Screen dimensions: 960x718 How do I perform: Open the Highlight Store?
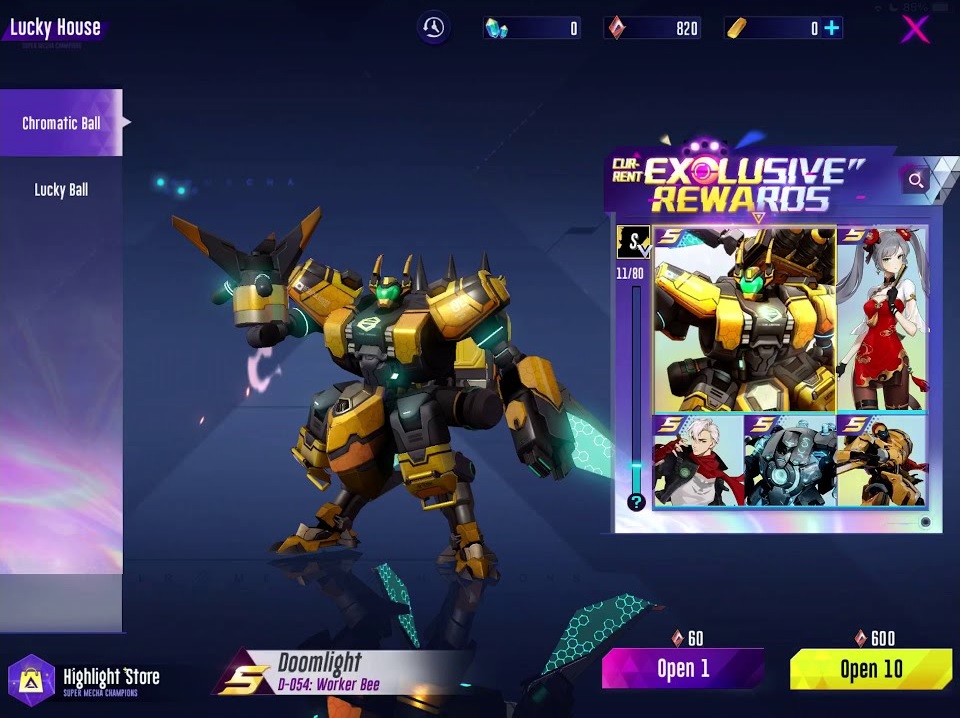pos(86,681)
